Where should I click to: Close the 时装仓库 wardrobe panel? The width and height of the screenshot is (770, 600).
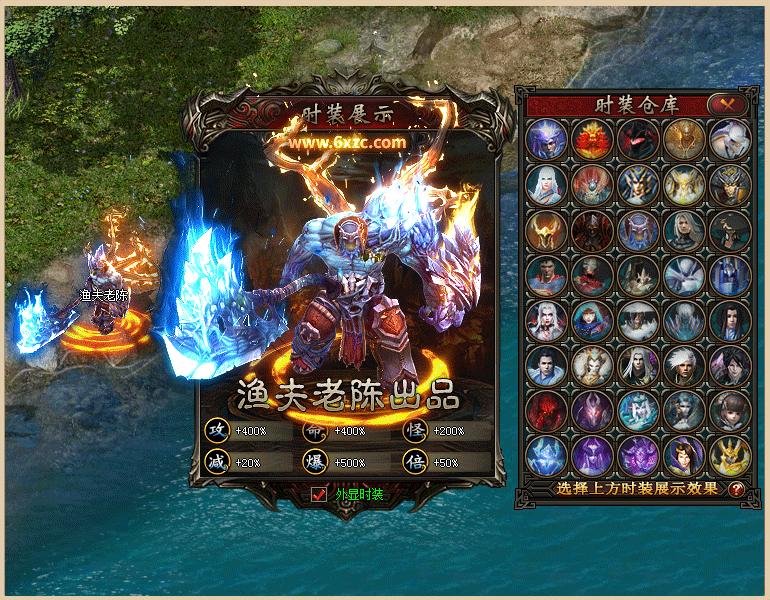tap(727, 103)
